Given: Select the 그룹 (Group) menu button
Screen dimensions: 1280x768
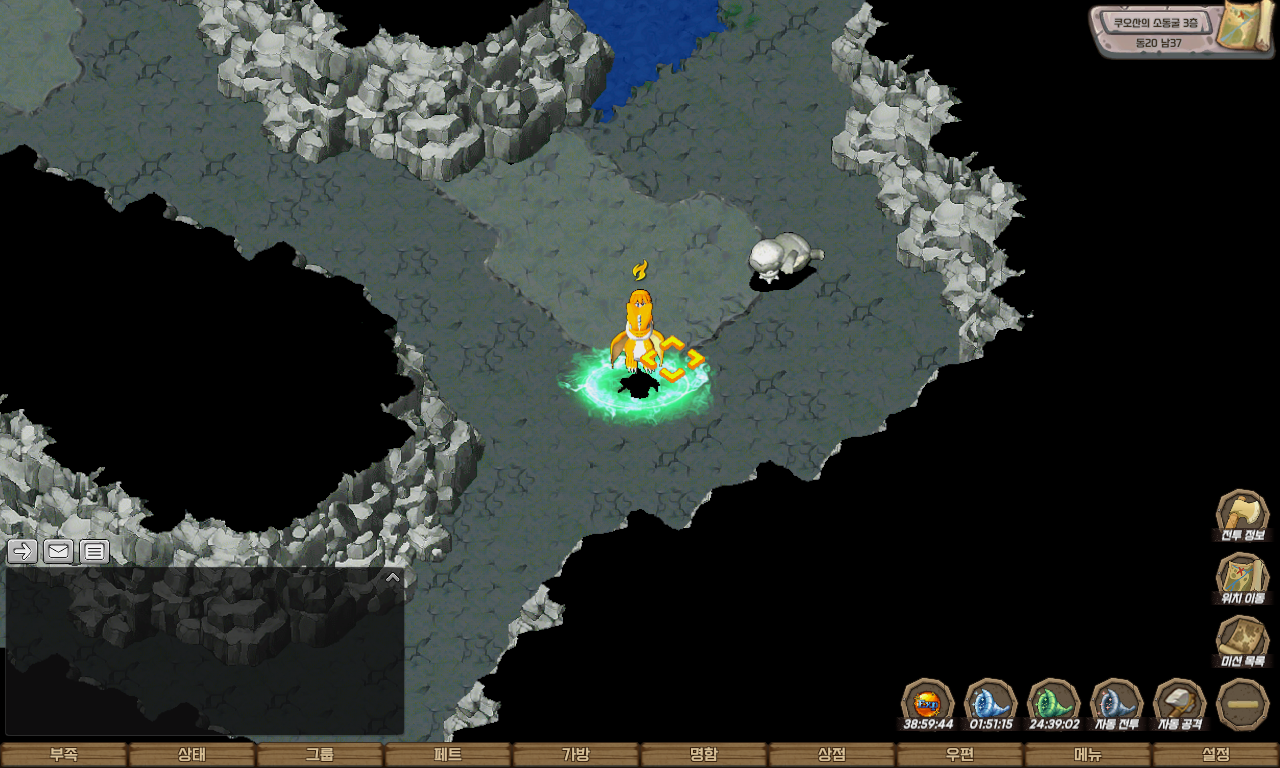Looking at the screenshot, I should (320, 755).
